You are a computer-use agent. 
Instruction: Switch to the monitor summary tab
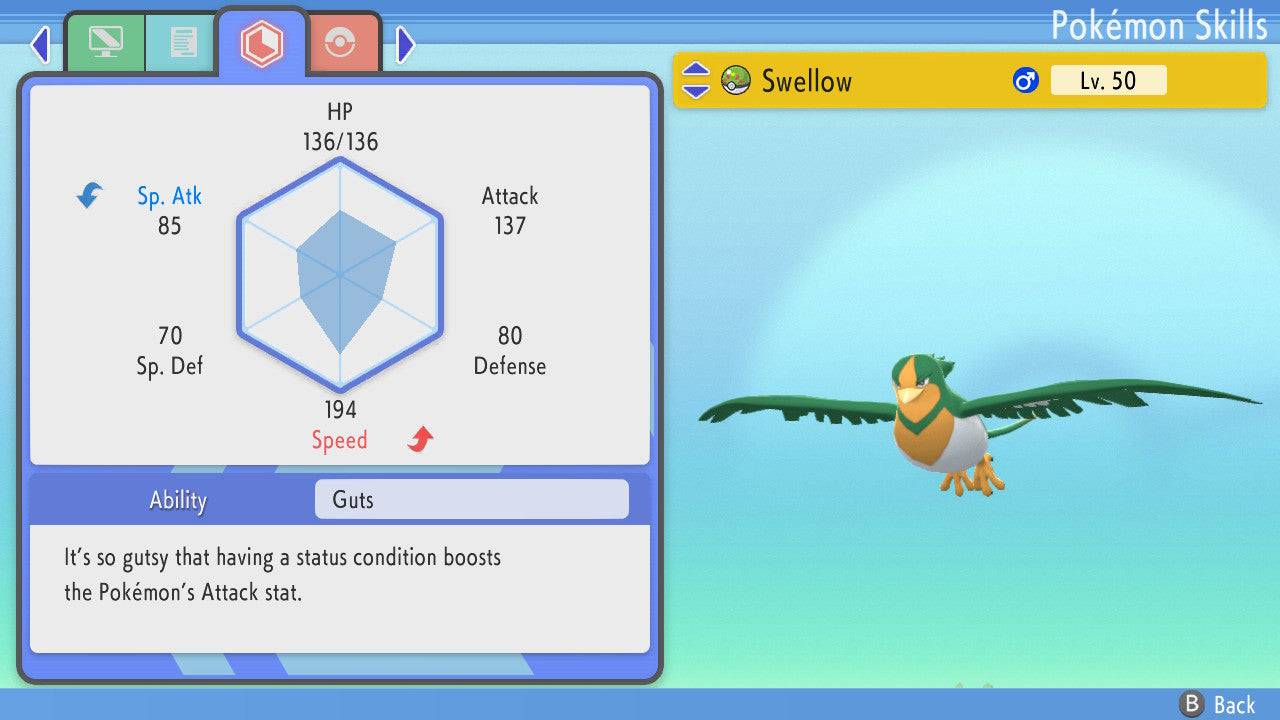coord(104,42)
